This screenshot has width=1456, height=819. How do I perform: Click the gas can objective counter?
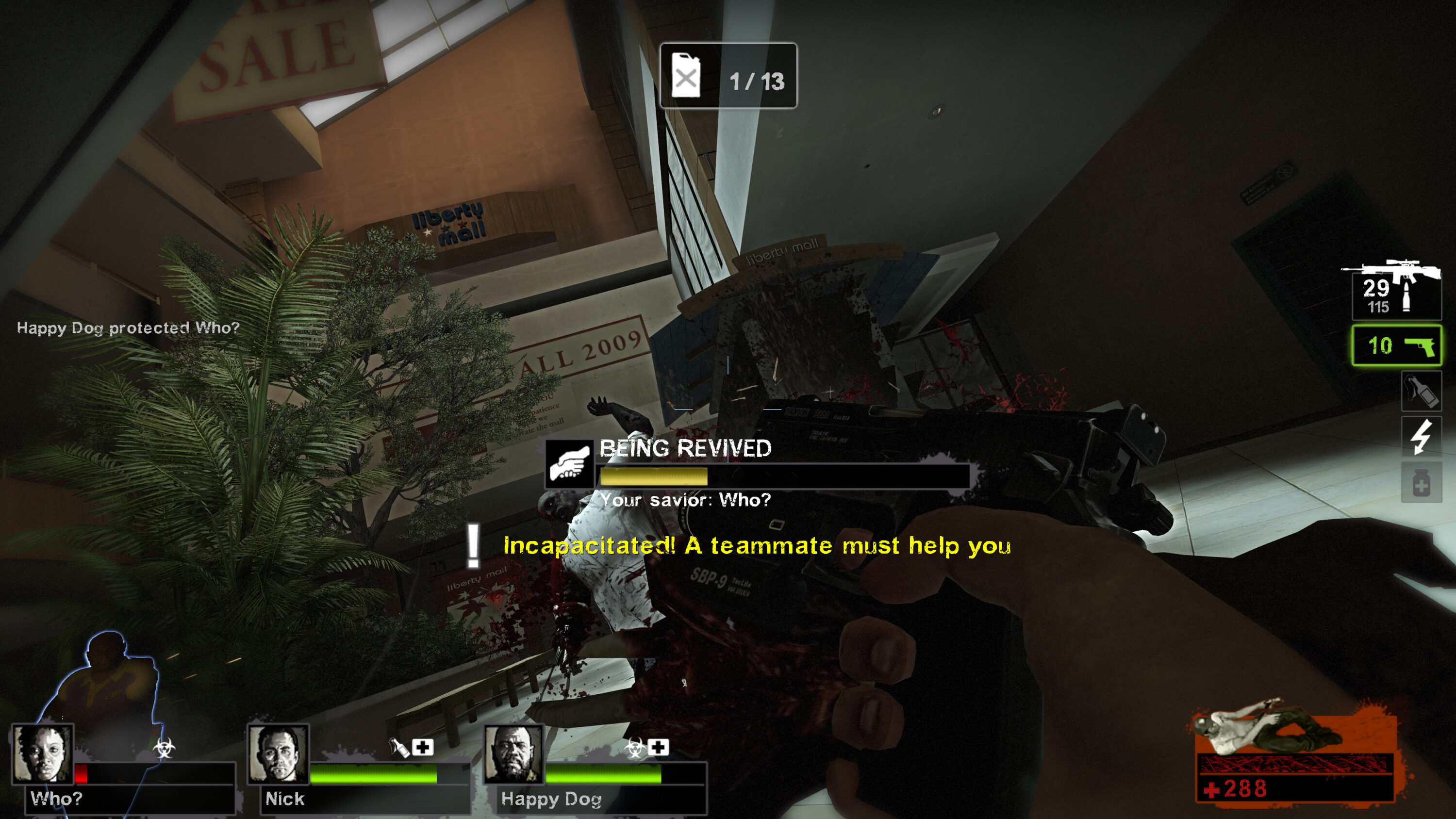[728, 76]
